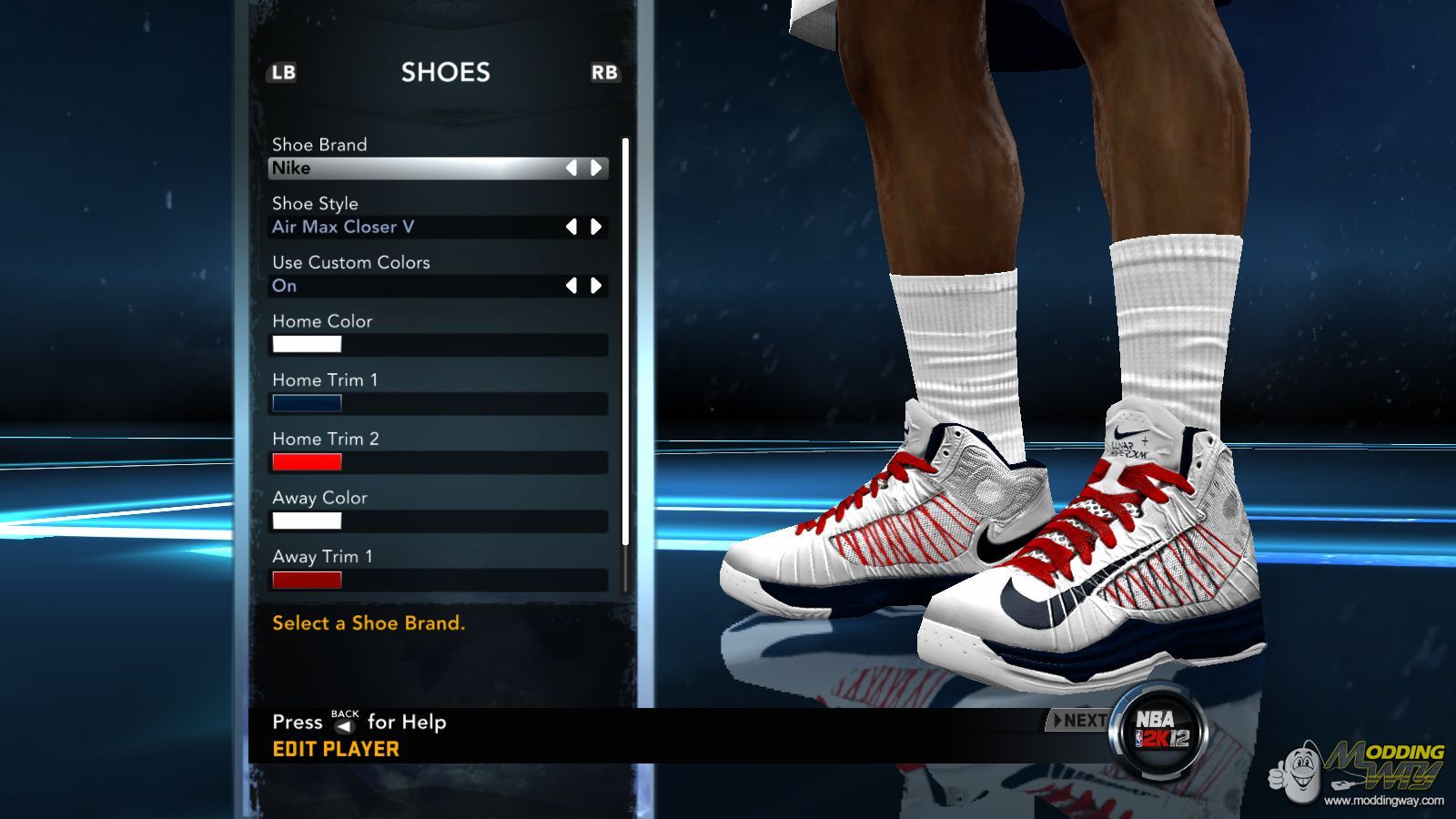Click the left arrow for Shoe Brand
The image size is (1456, 819).
click(571, 168)
